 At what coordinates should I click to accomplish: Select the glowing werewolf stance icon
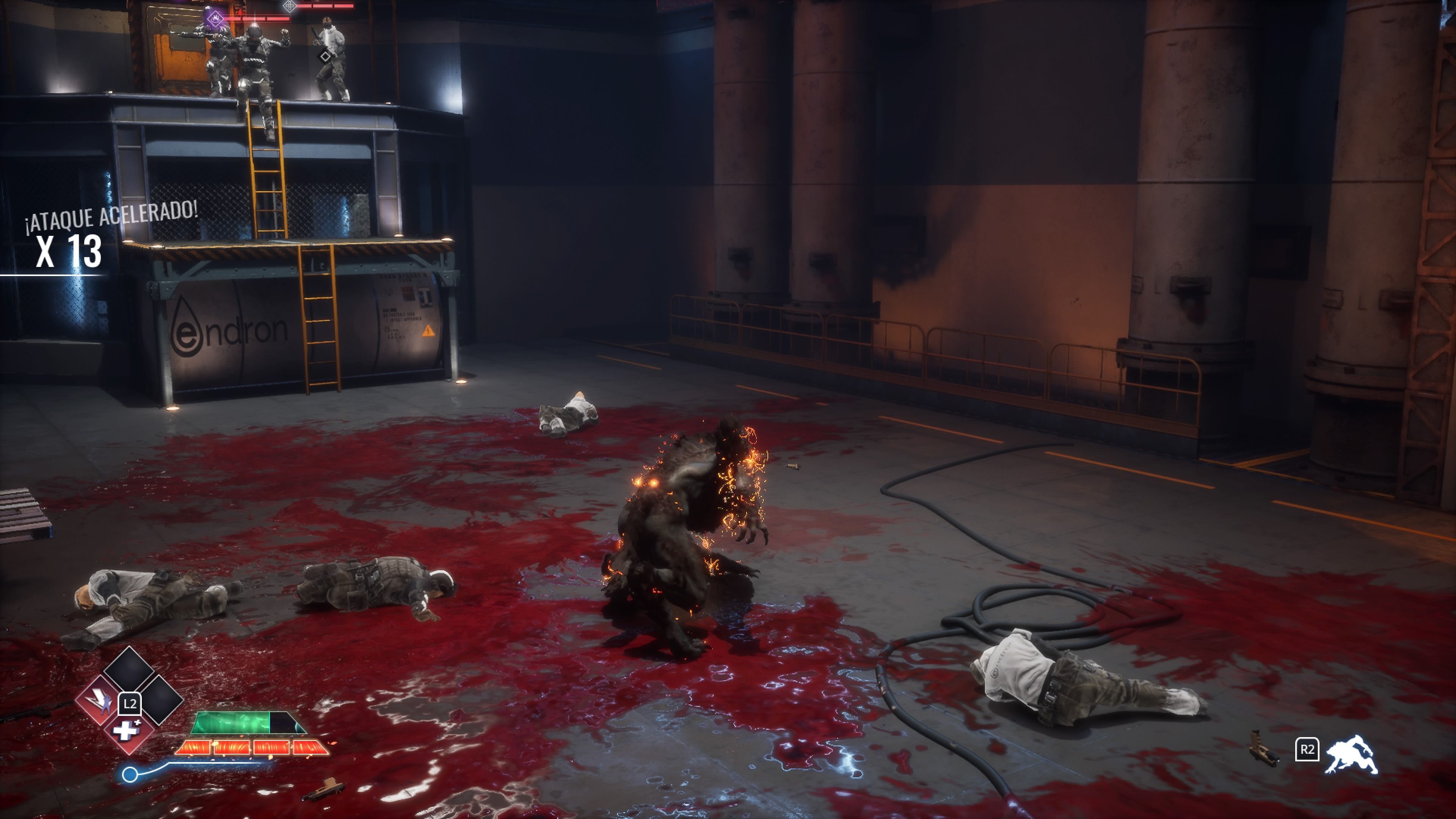(1351, 755)
